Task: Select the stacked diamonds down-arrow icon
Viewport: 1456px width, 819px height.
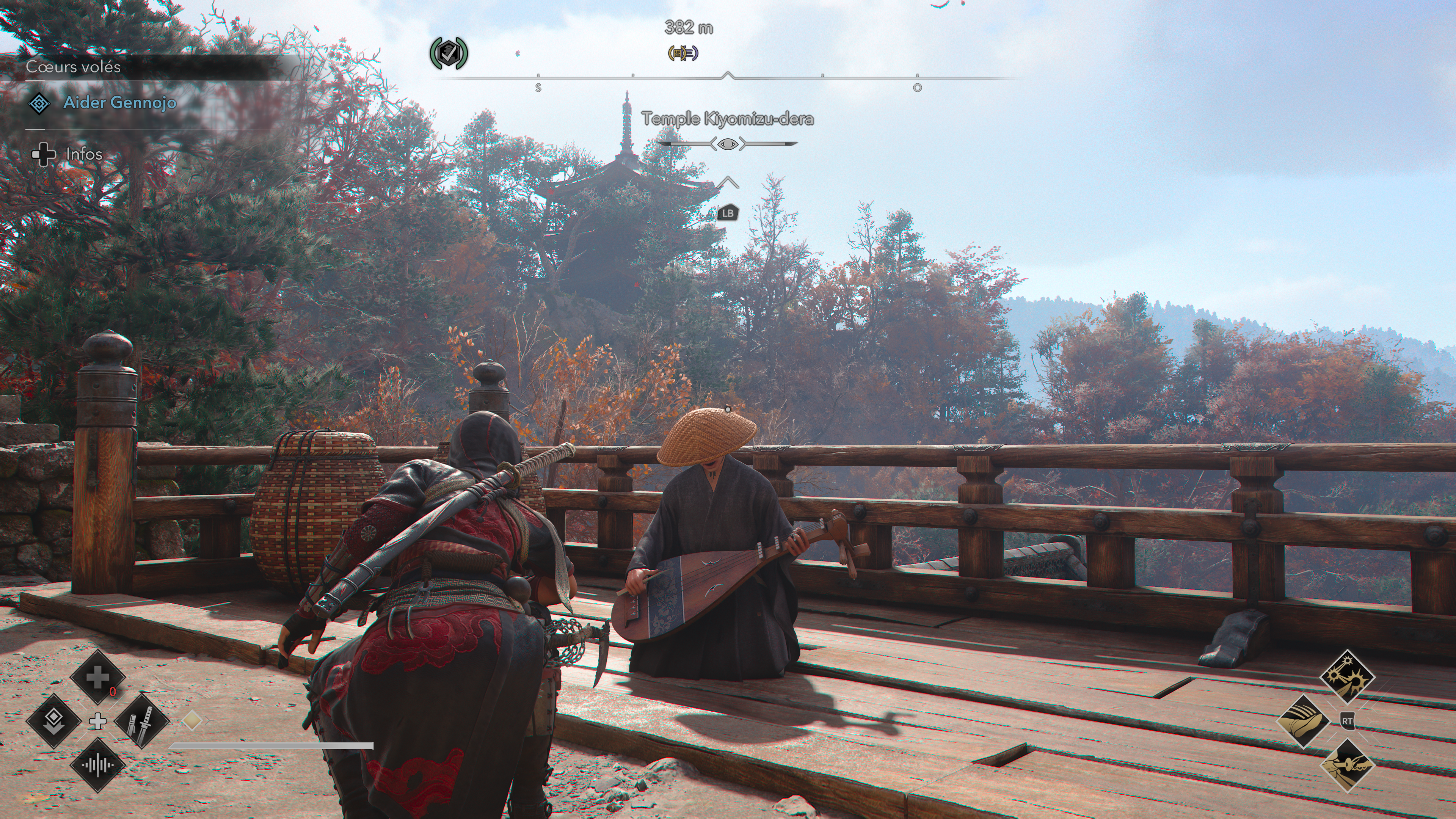Action: click(x=54, y=721)
